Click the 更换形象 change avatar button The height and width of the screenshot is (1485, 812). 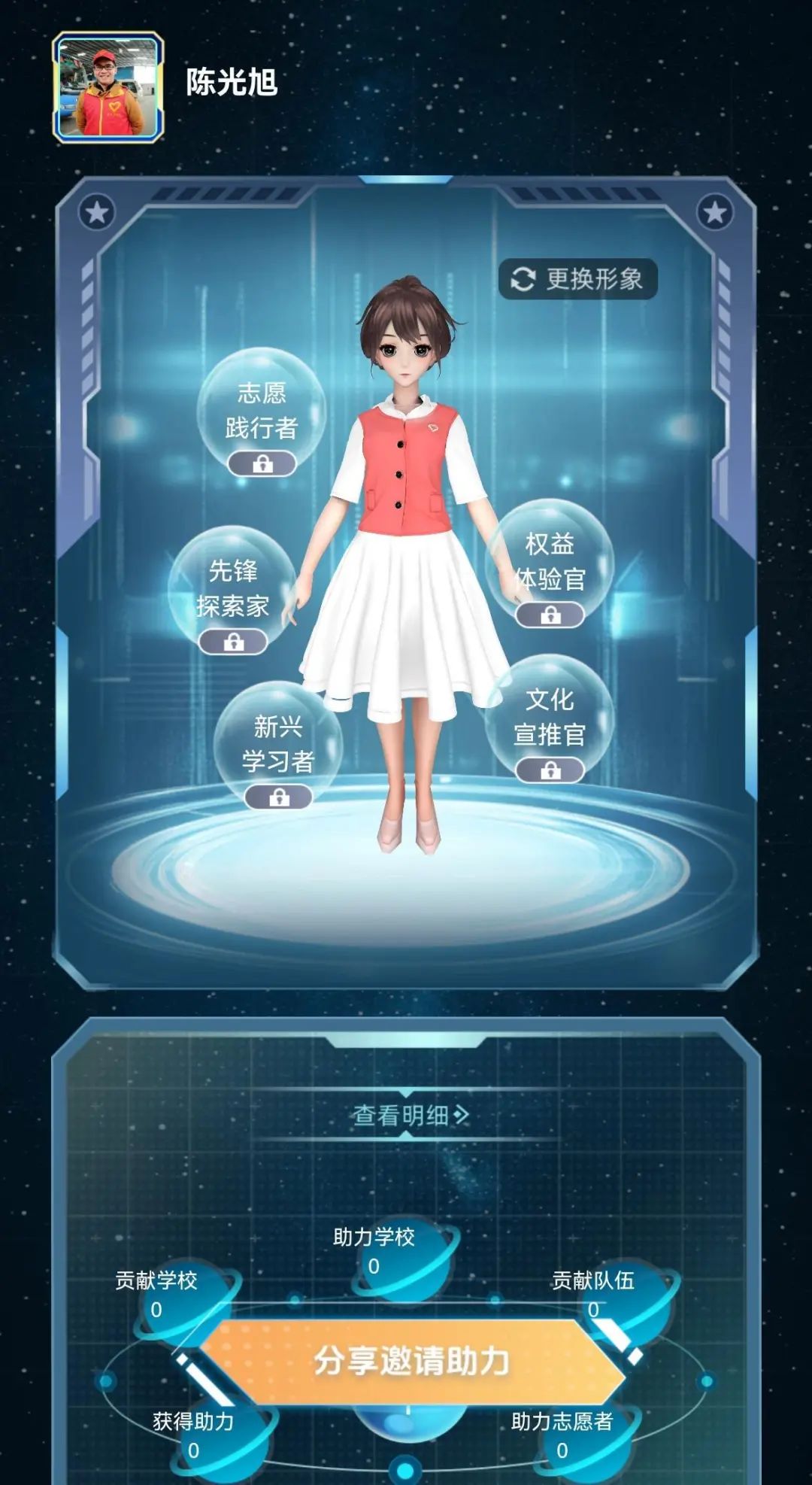pyautogui.click(x=577, y=279)
